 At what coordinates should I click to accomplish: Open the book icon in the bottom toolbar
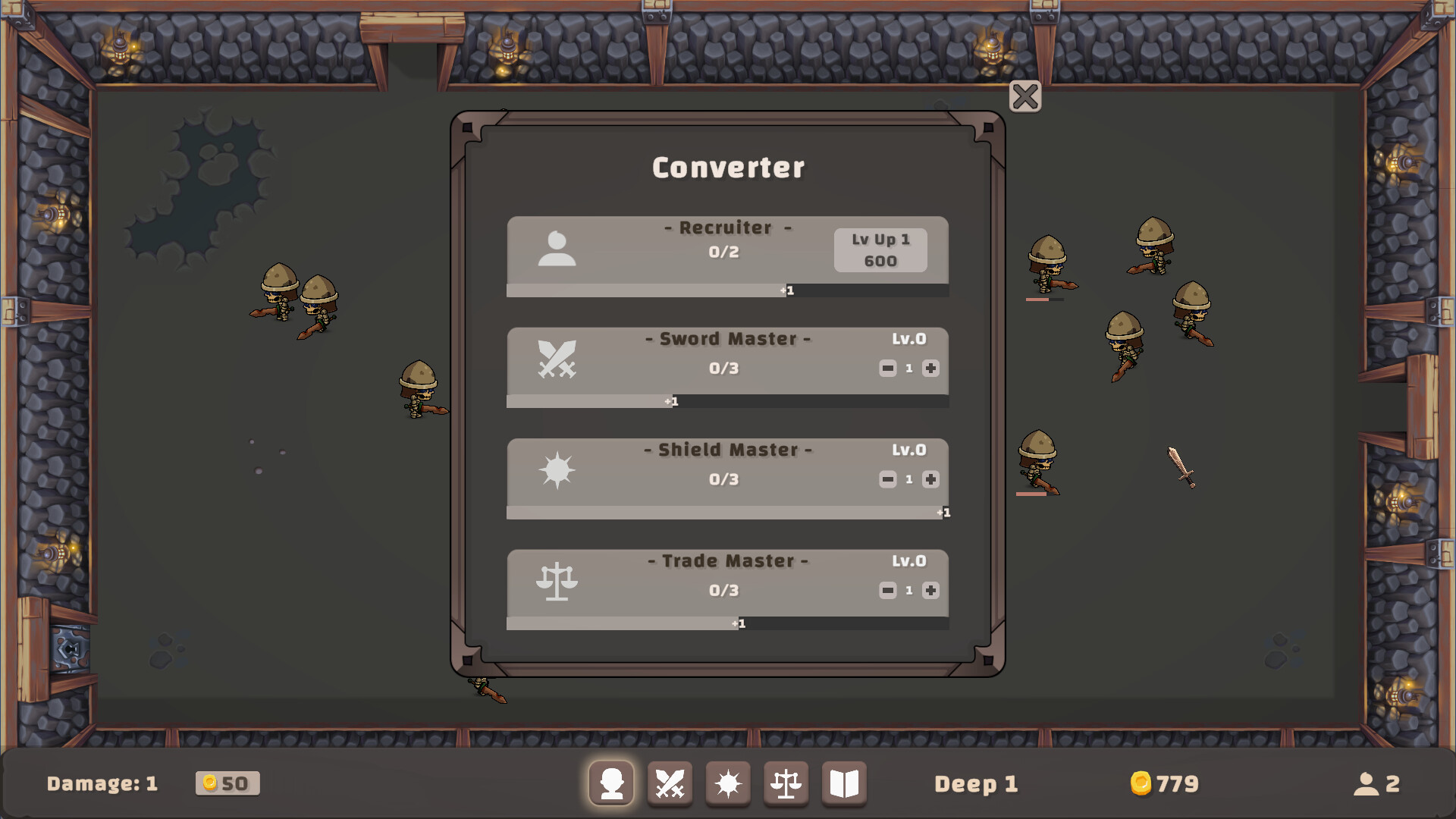(x=844, y=783)
